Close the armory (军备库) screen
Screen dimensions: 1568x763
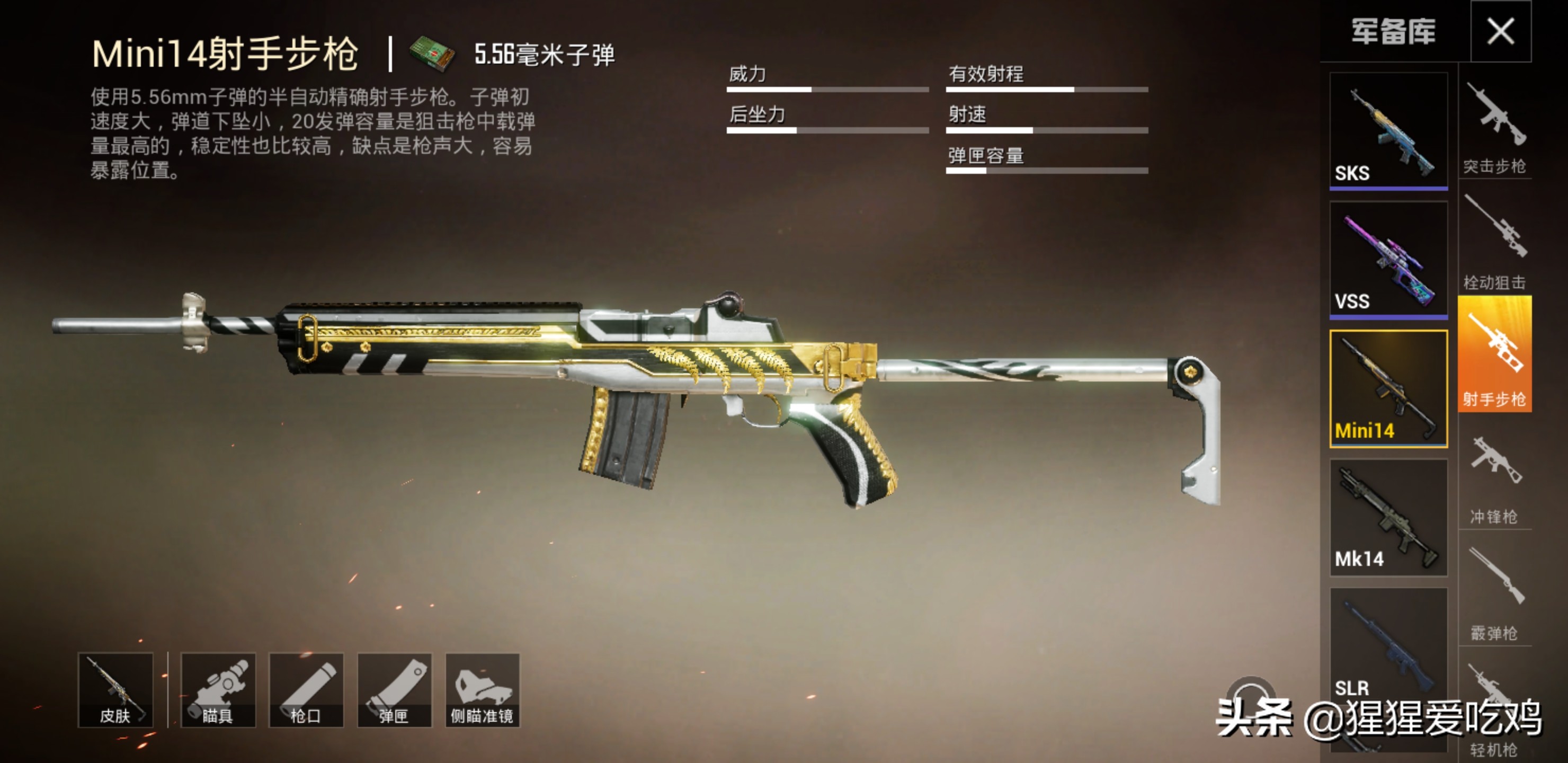tap(1500, 31)
